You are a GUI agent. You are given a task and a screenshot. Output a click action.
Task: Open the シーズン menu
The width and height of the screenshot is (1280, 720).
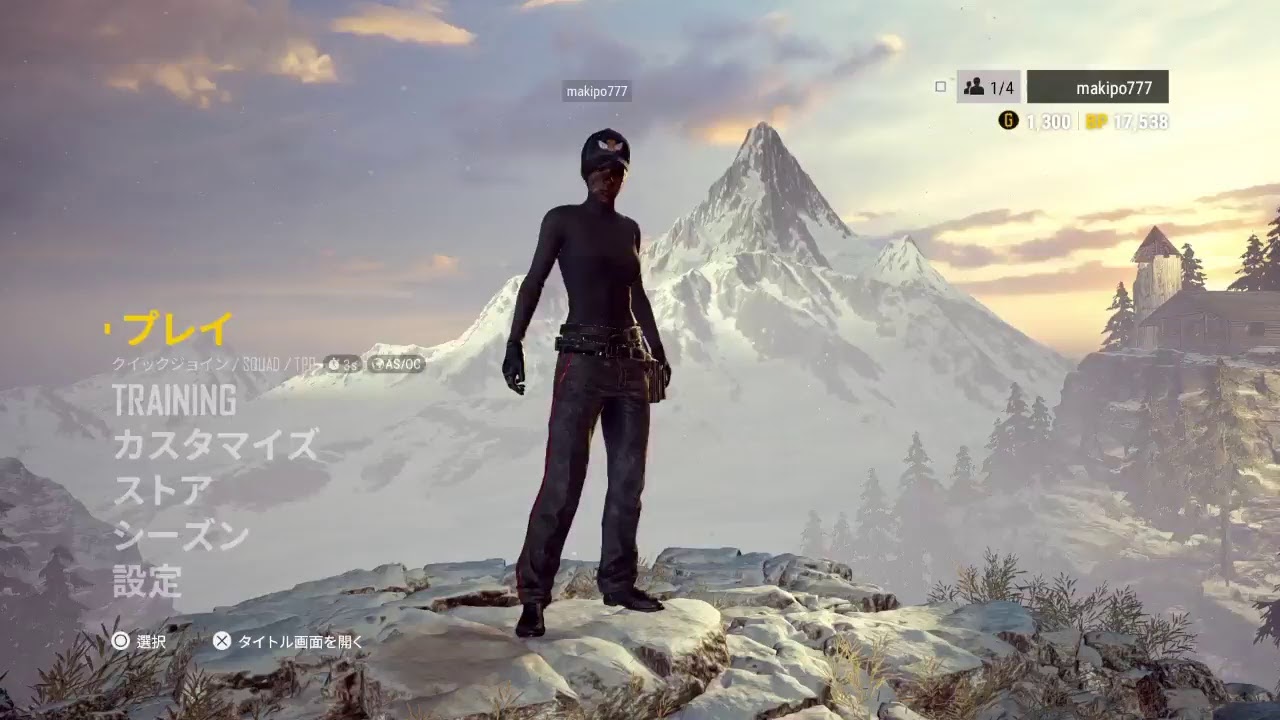tap(181, 536)
